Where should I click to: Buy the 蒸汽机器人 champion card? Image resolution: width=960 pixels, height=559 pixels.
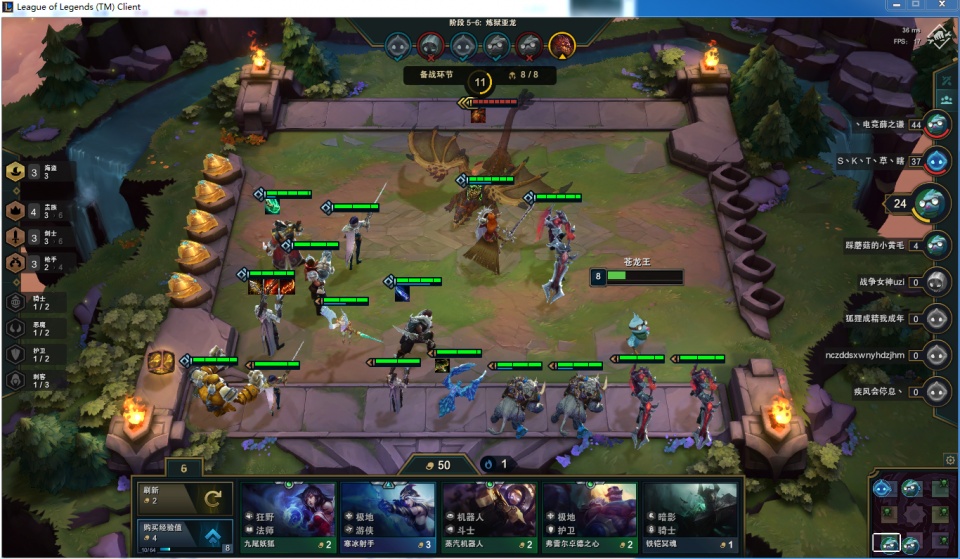coord(489,516)
